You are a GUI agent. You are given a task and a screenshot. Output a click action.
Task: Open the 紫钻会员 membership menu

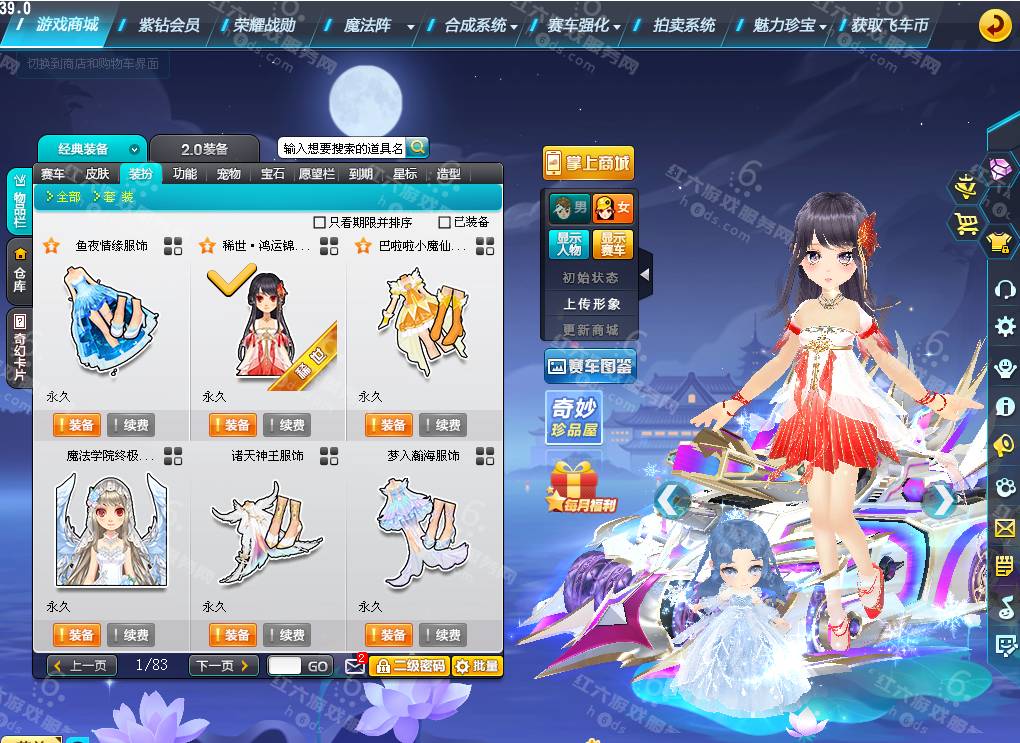168,26
